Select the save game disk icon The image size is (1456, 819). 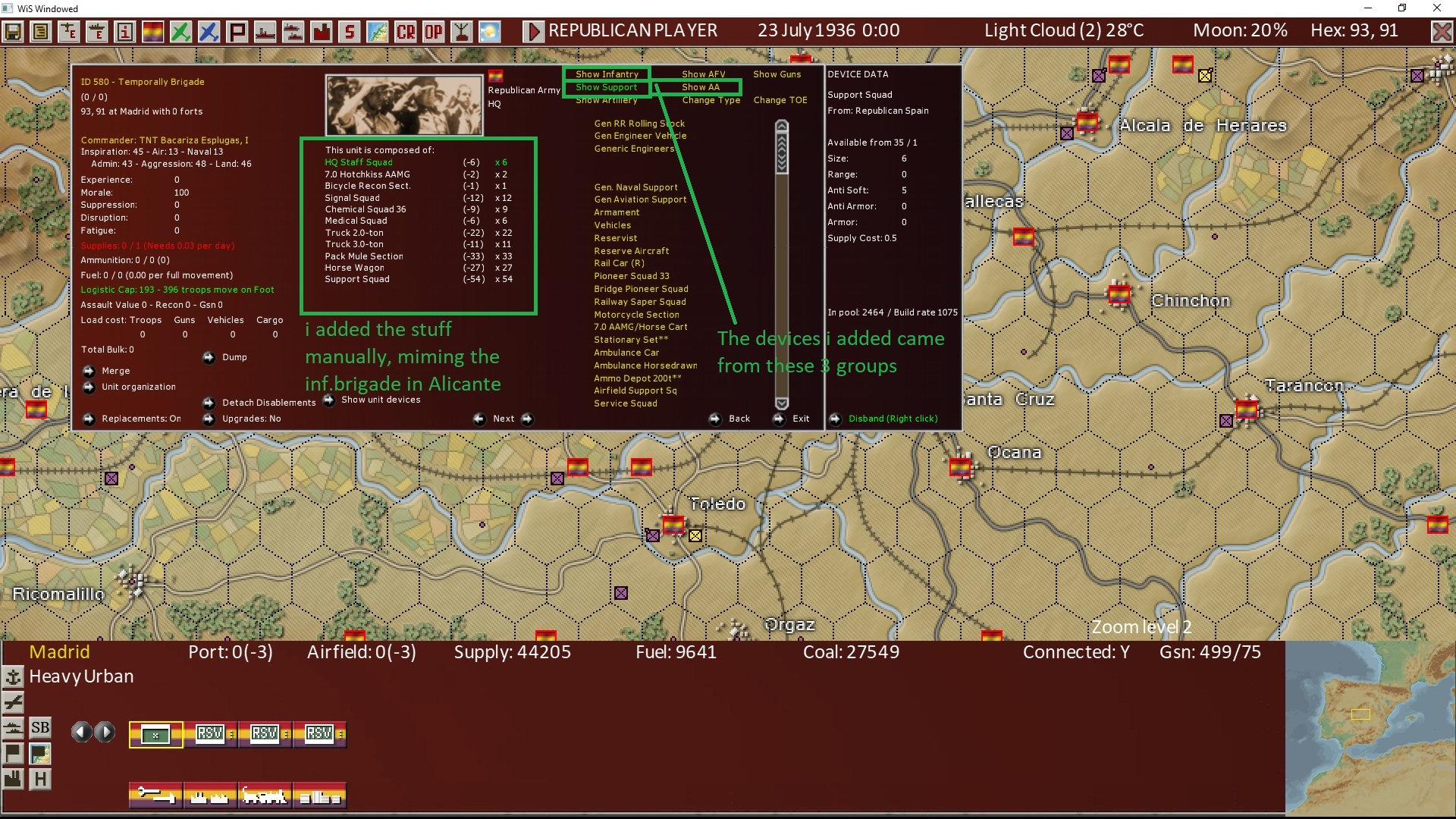(14, 31)
